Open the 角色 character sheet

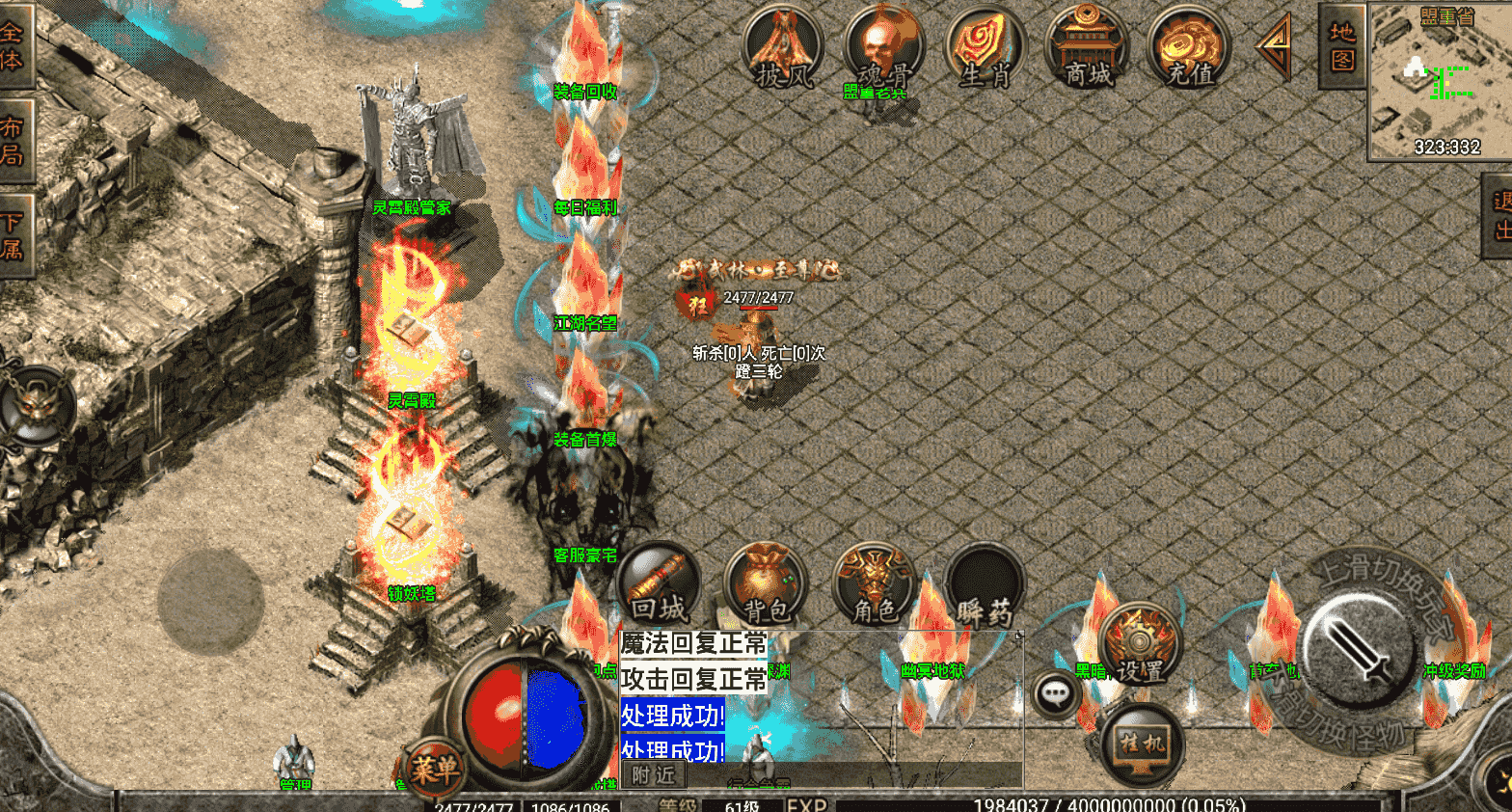874,584
